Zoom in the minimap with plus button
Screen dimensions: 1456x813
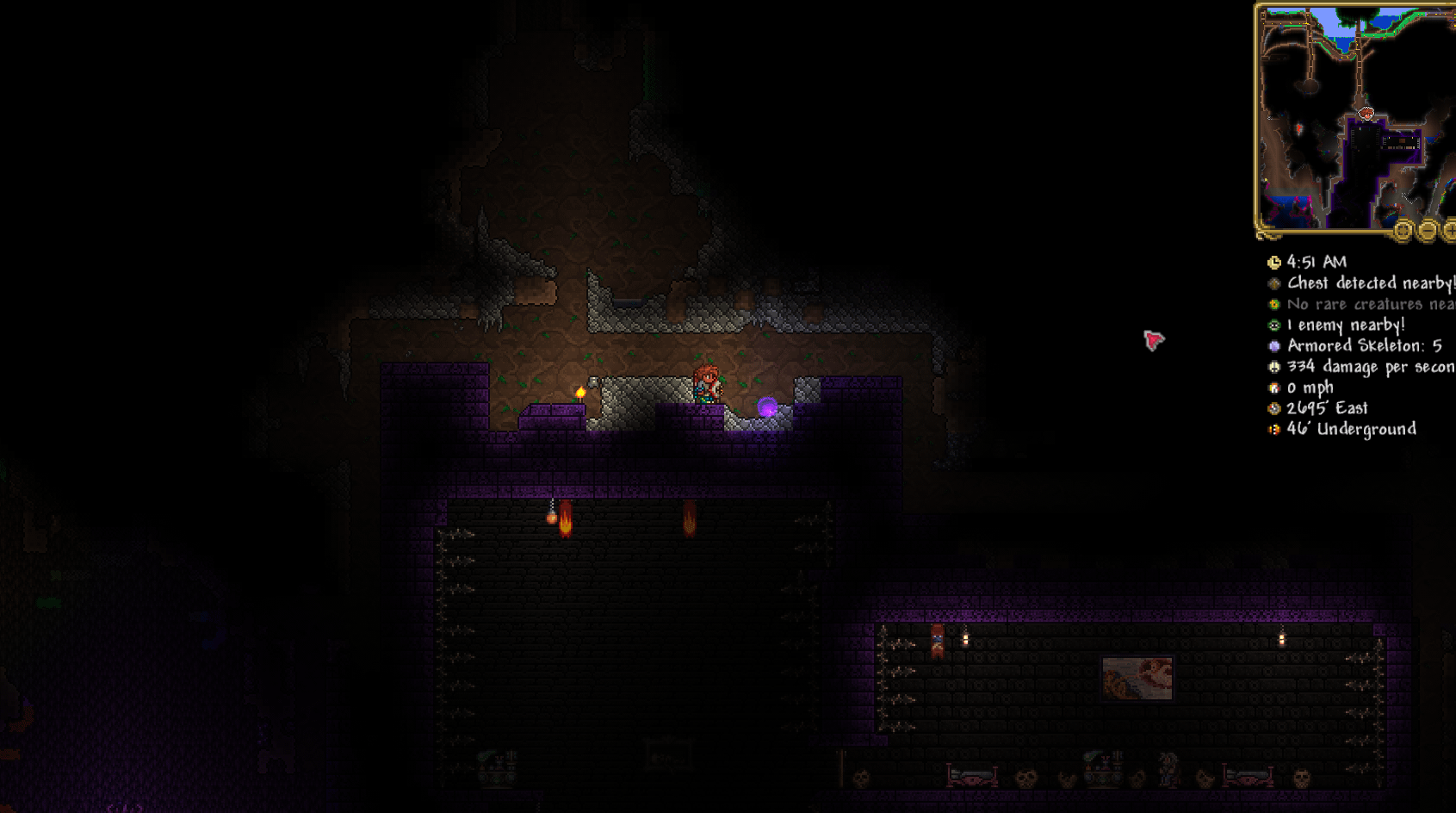click(1450, 230)
